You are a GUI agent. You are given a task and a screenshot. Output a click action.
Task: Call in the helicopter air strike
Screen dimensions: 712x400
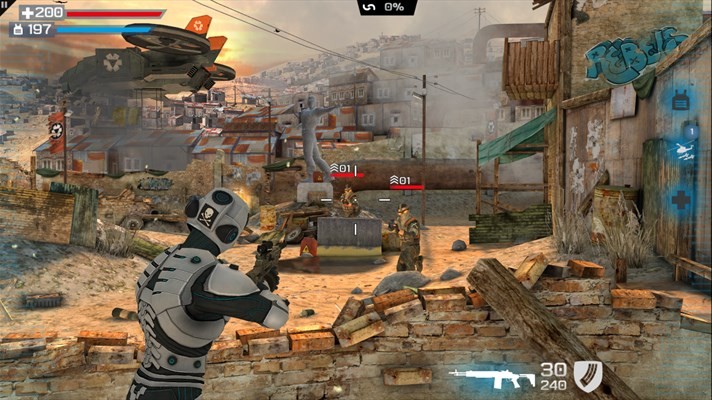click(x=681, y=150)
